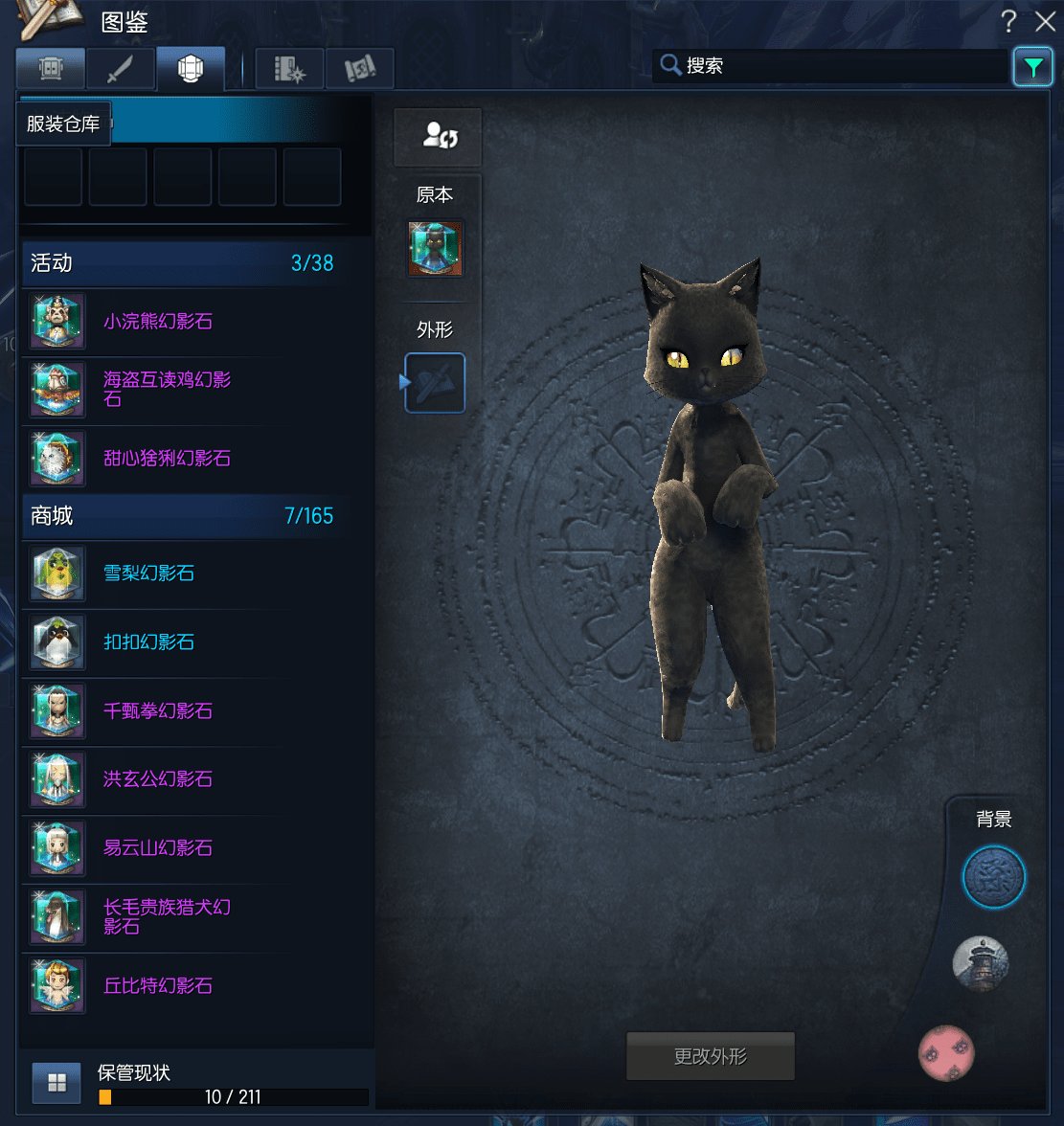Click the 原本 original item icon
The width and height of the screenshot is (1064, 1126).
436,249
